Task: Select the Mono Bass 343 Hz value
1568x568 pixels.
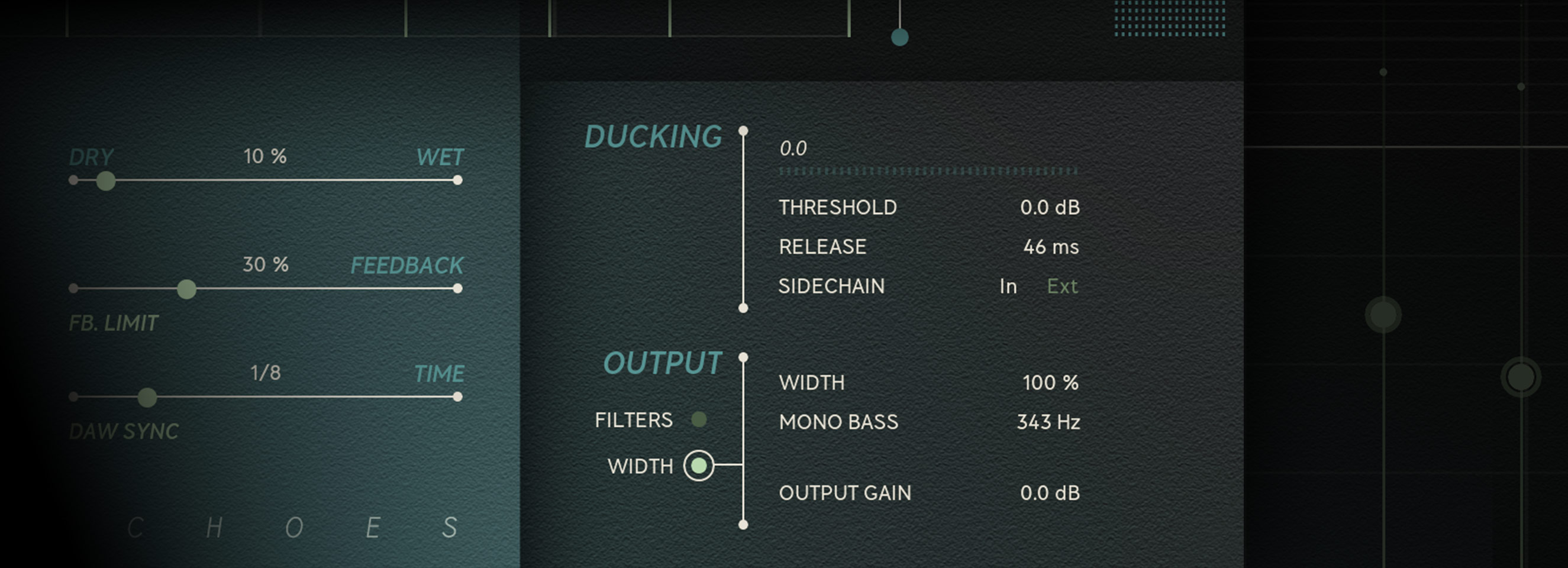Action: [1048, 422]
